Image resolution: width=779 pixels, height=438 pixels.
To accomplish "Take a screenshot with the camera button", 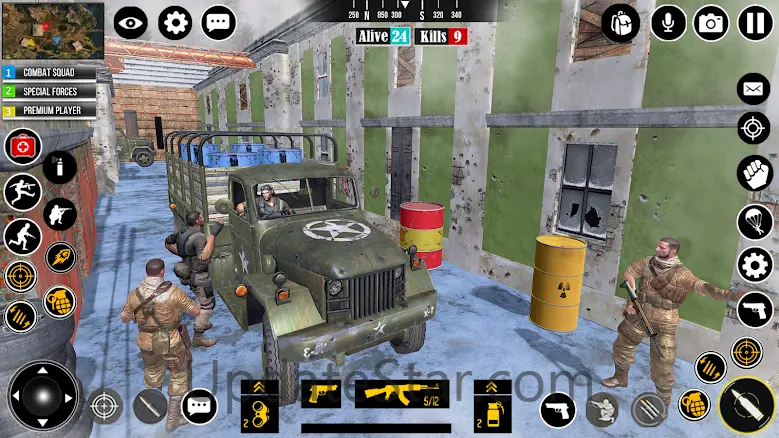I will click(x=711, y=23).
